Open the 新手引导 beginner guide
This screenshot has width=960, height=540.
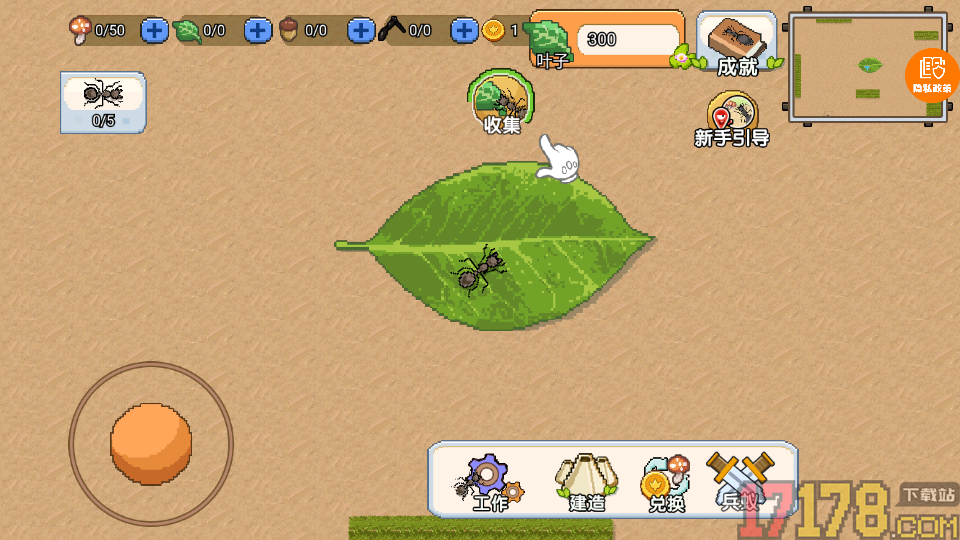pos(732,118)
